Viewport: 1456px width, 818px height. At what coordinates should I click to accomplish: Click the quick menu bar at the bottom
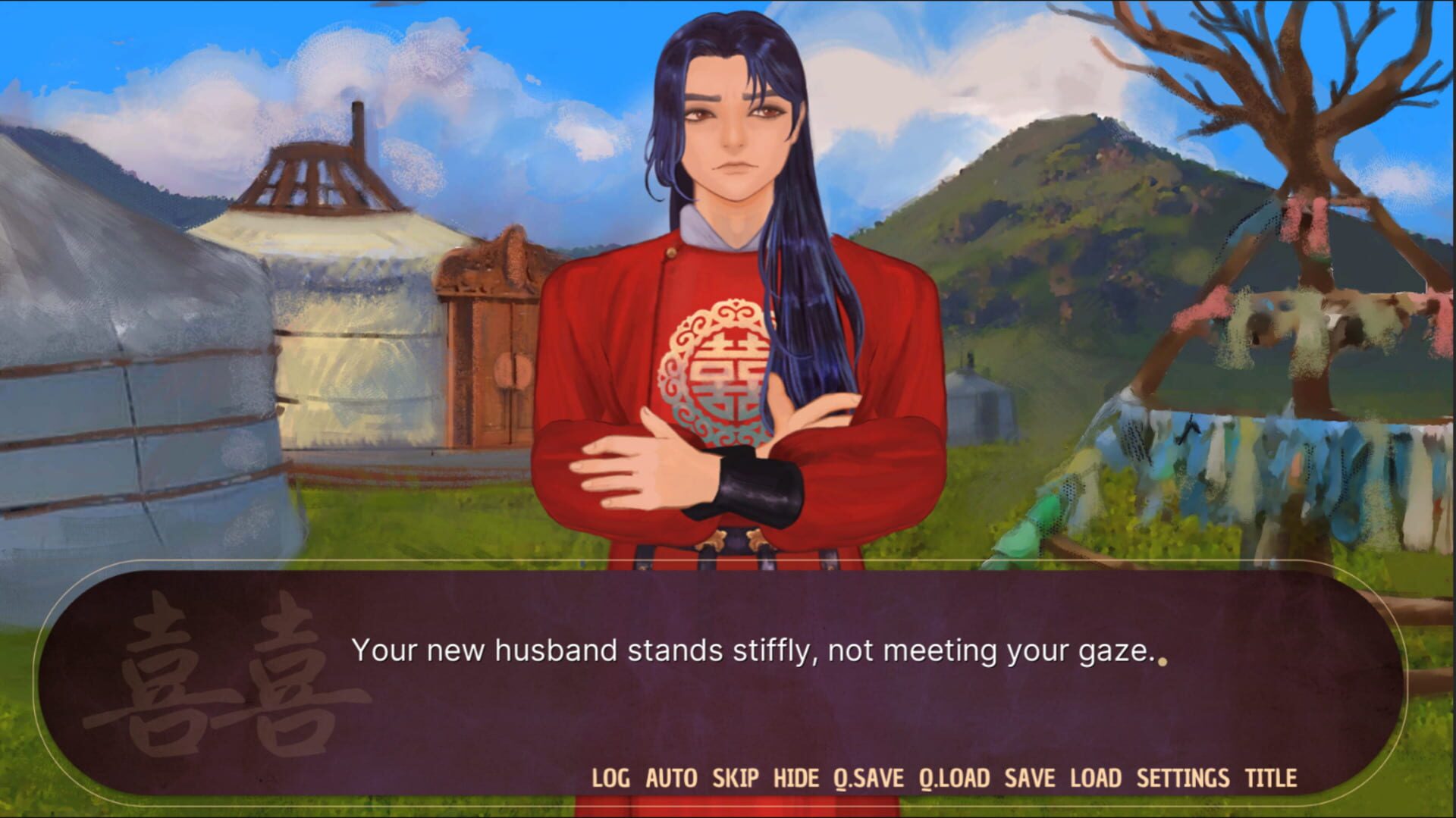click(940, 778)
